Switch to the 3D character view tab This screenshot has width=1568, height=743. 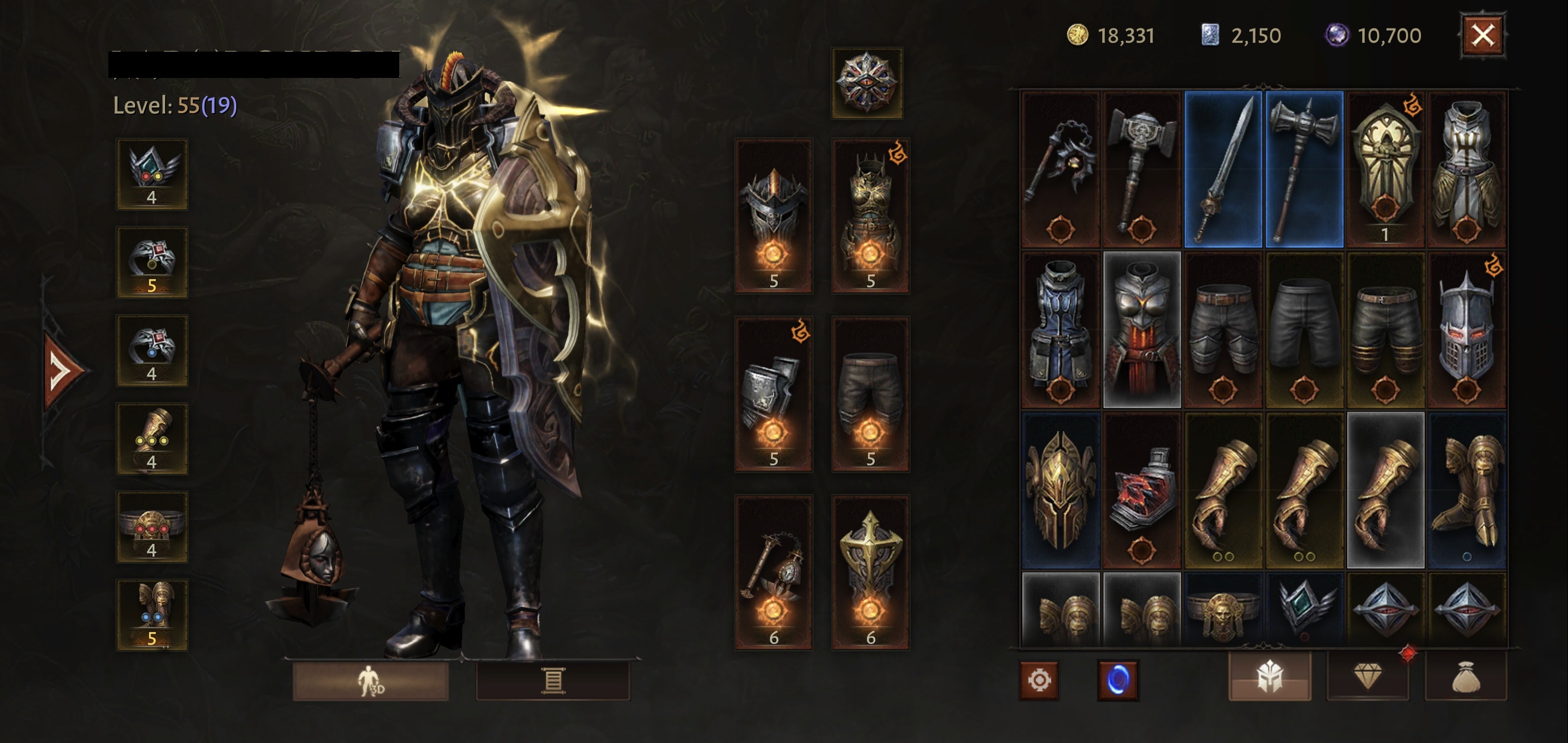click(x=371, y=680)
